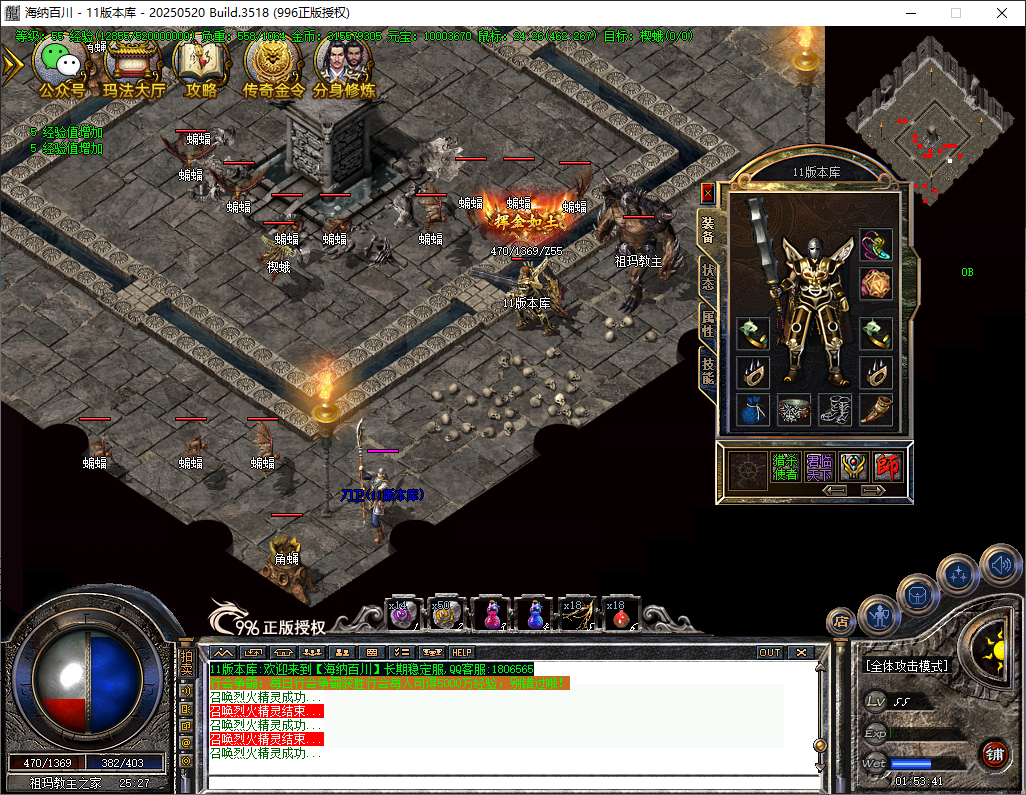
Task: Open the 分身修炼 clone training icon
Action: (343, 66)
